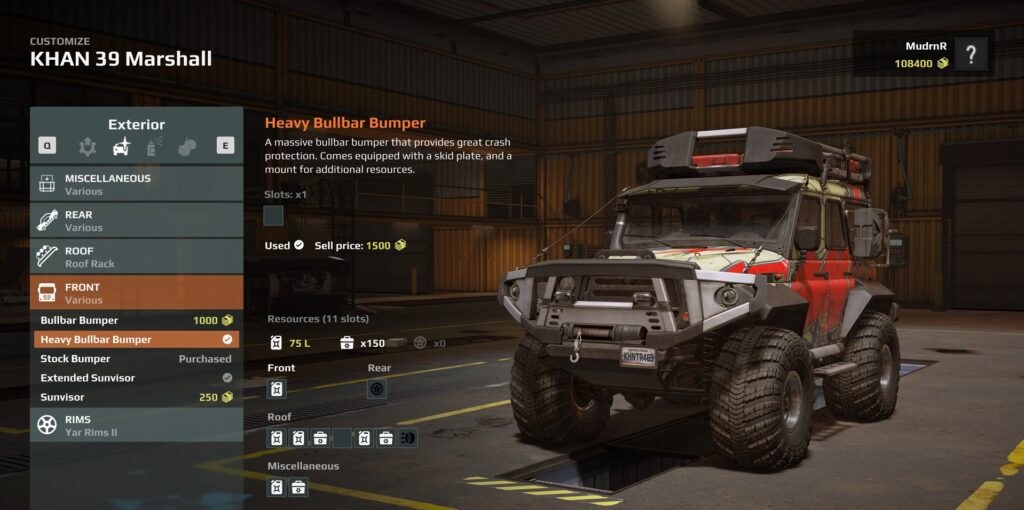Screen dimensions: 1024x510
Task: Select the Heavy Bullbar Bumper entry
Action: click(x=136, y=339)
